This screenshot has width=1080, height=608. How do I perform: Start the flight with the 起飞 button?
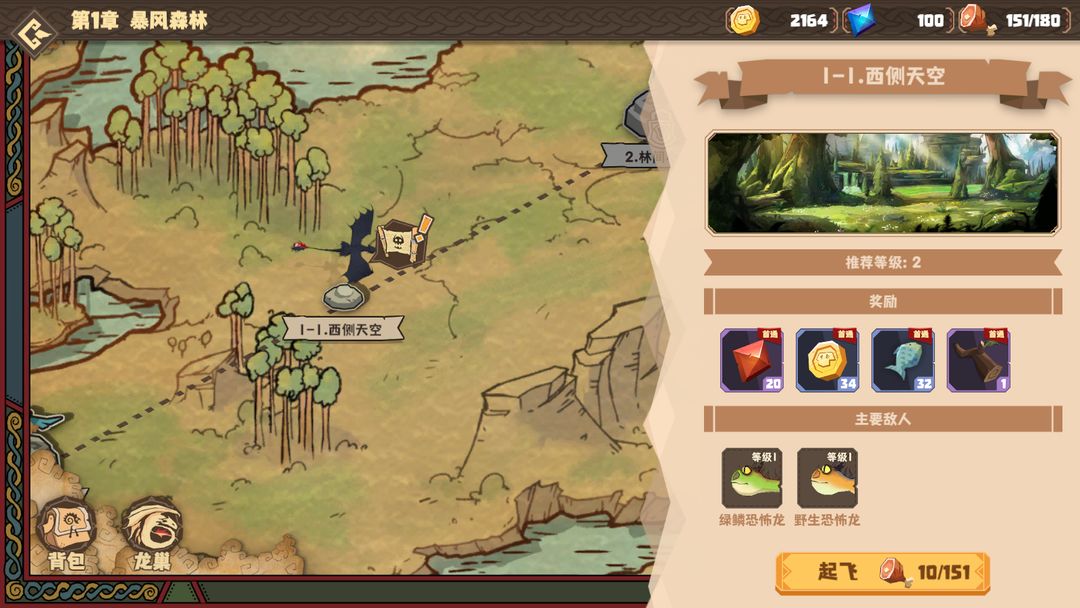(x=882, y=573)
